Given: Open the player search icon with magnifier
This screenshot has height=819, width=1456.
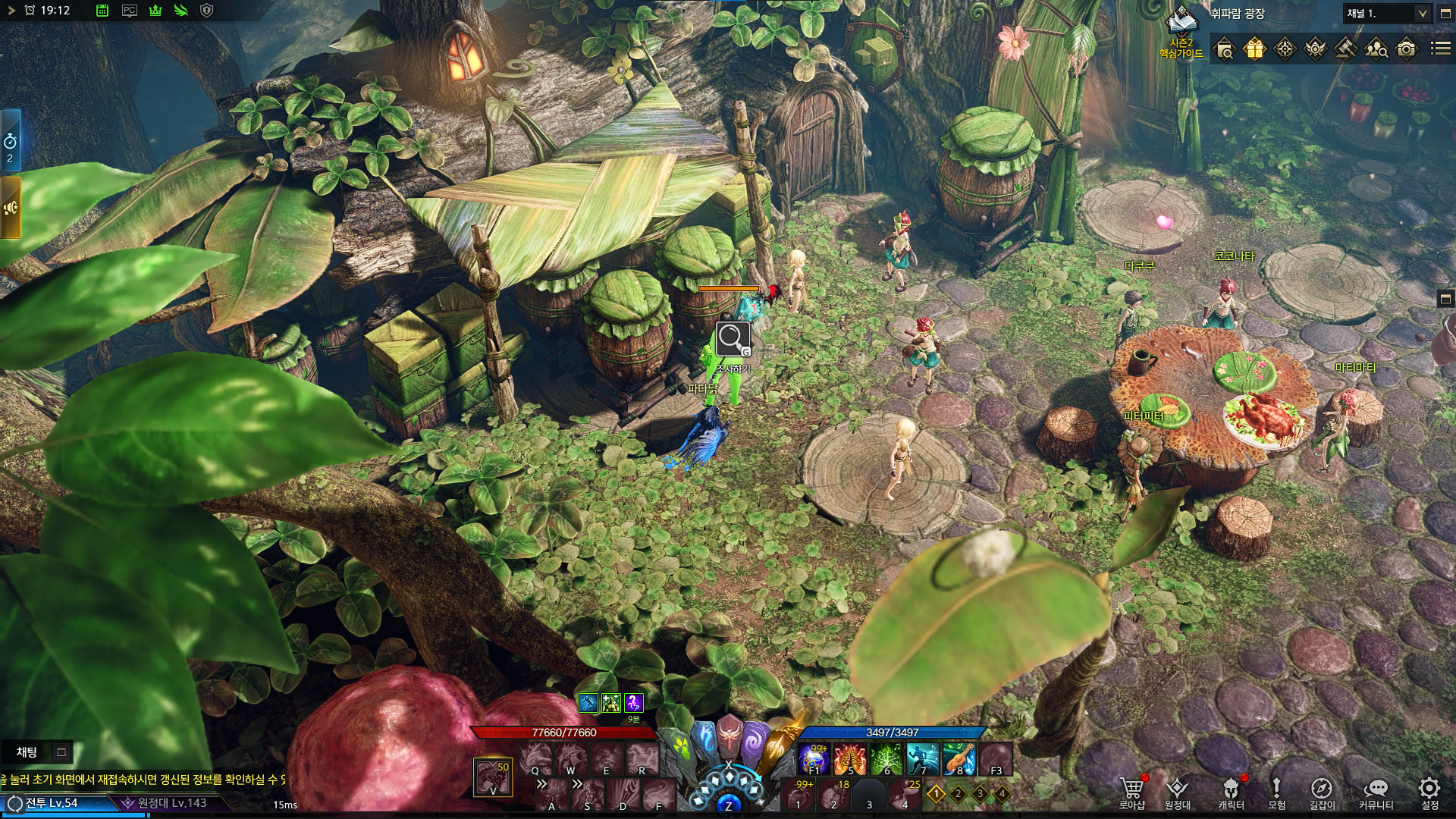Looking at the screenshot, I should [x=1376, y=49].
